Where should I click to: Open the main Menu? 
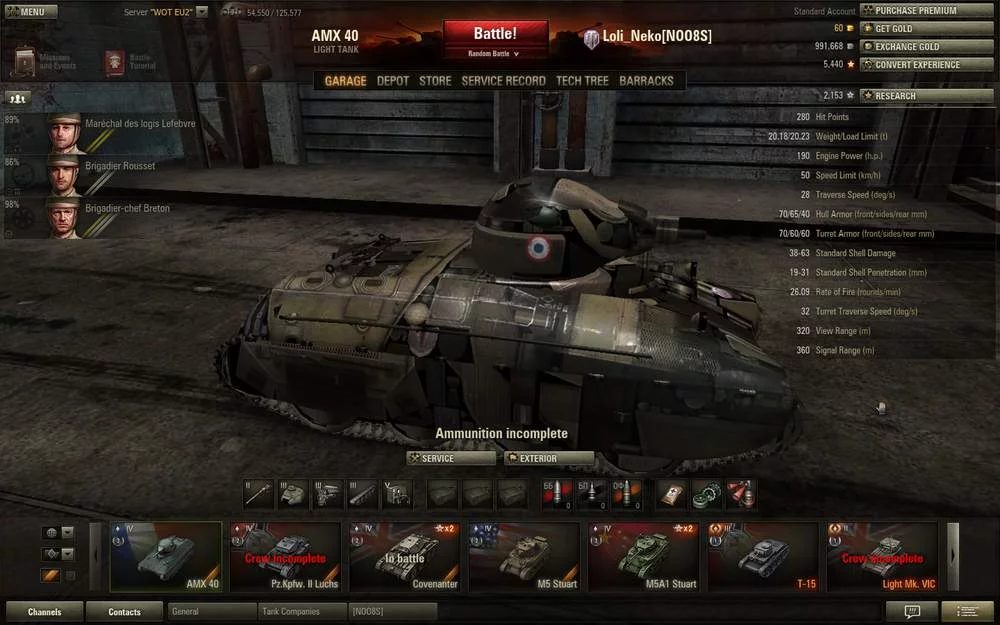coord(26,12)
